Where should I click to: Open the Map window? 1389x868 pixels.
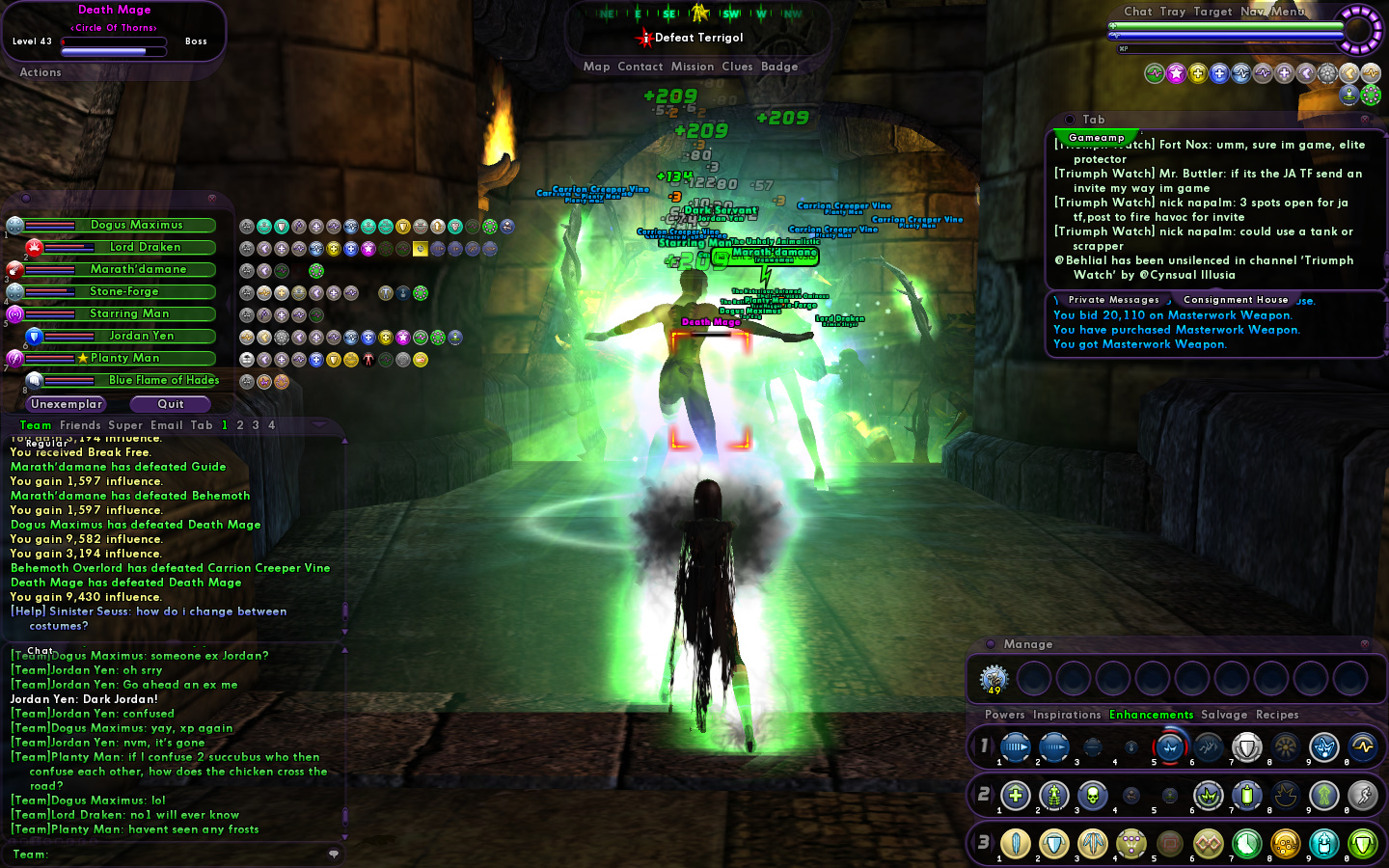[x=596, y=67]
